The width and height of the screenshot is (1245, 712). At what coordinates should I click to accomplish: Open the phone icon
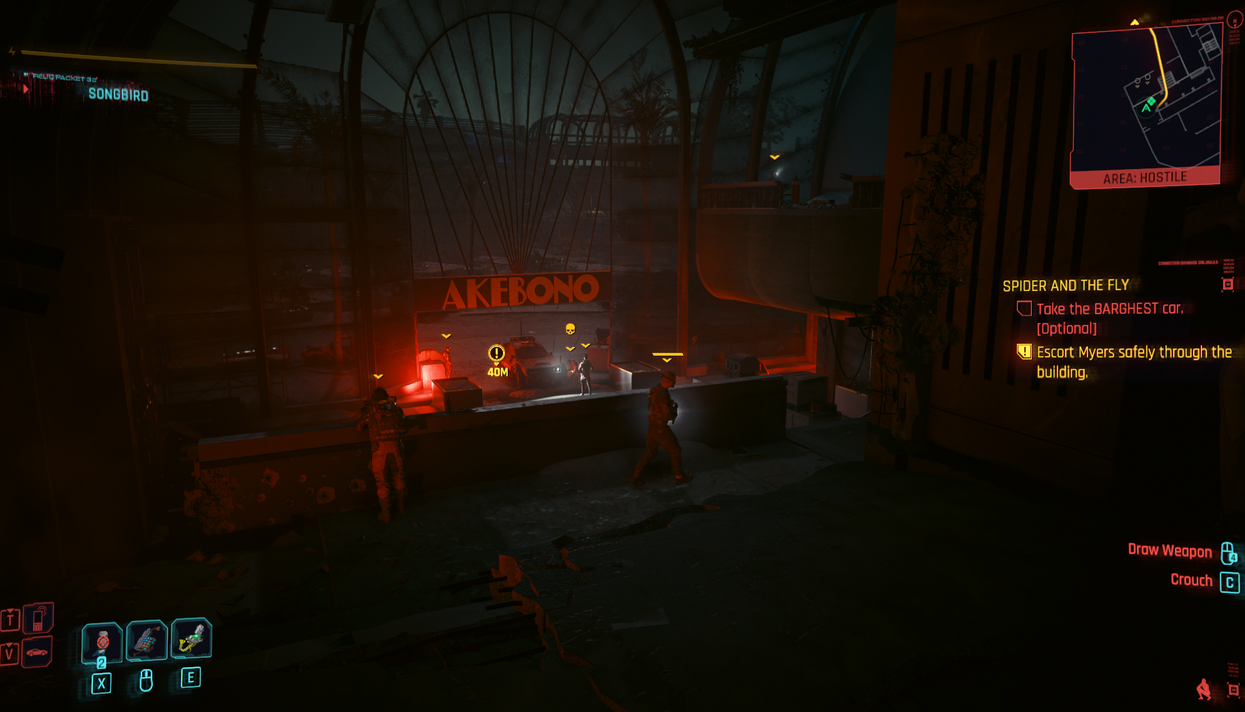(x=38, y=618)
